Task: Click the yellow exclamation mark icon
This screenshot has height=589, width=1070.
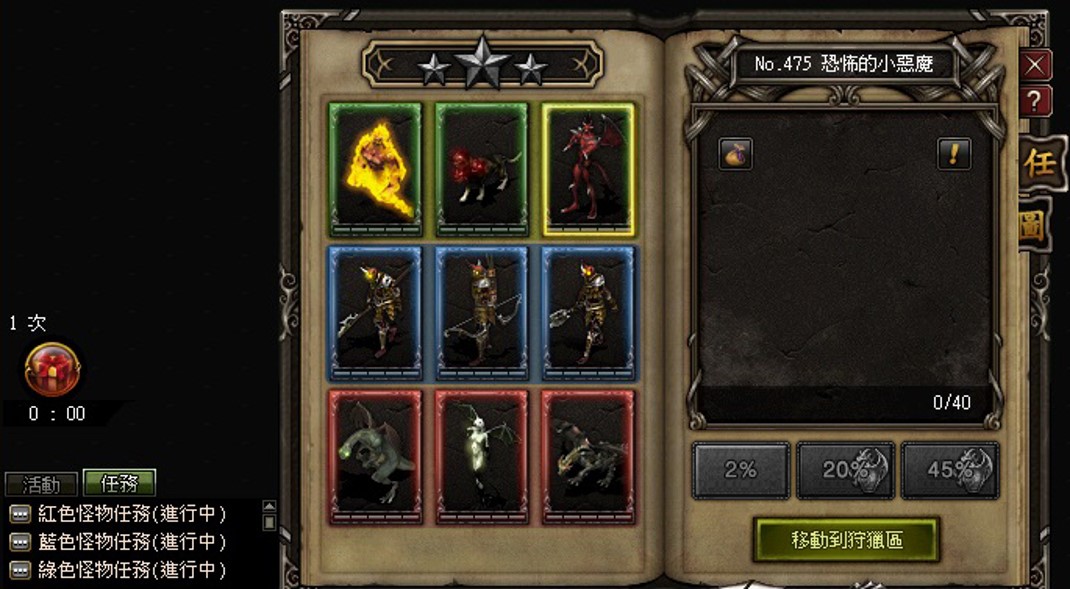Action: (954, 153)
